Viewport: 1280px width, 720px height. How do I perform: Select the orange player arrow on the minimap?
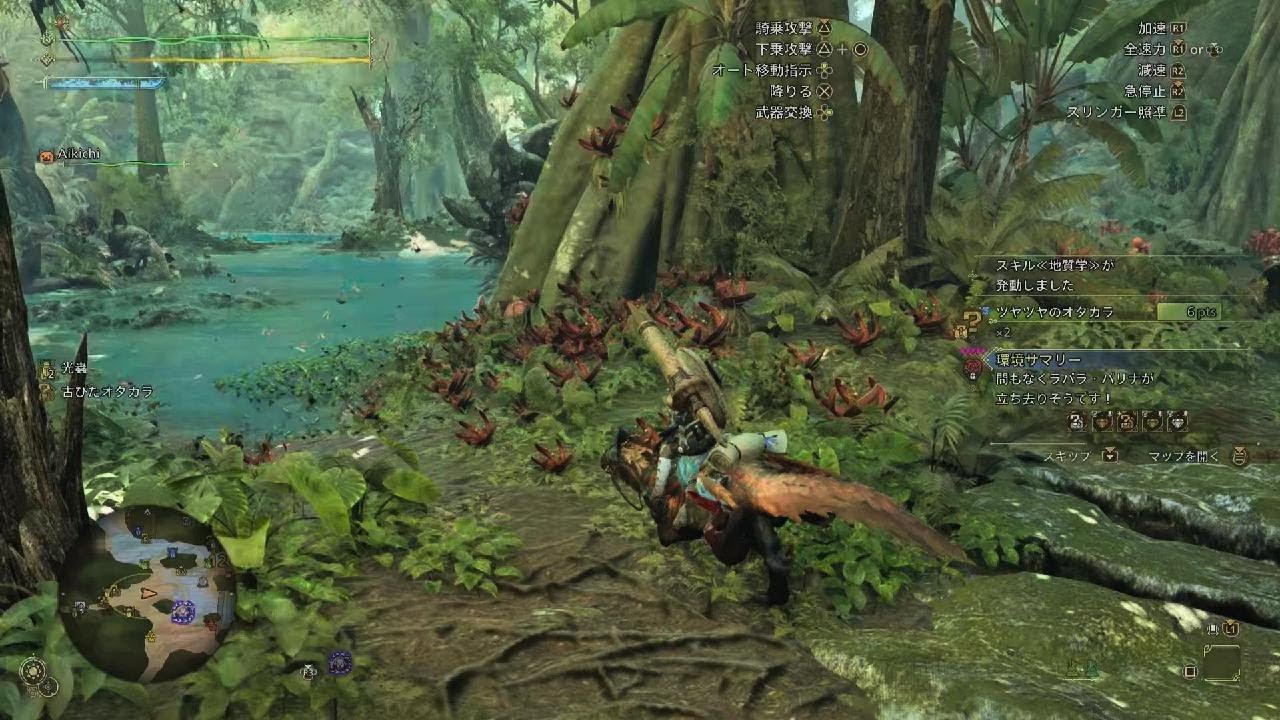[147, 594]
